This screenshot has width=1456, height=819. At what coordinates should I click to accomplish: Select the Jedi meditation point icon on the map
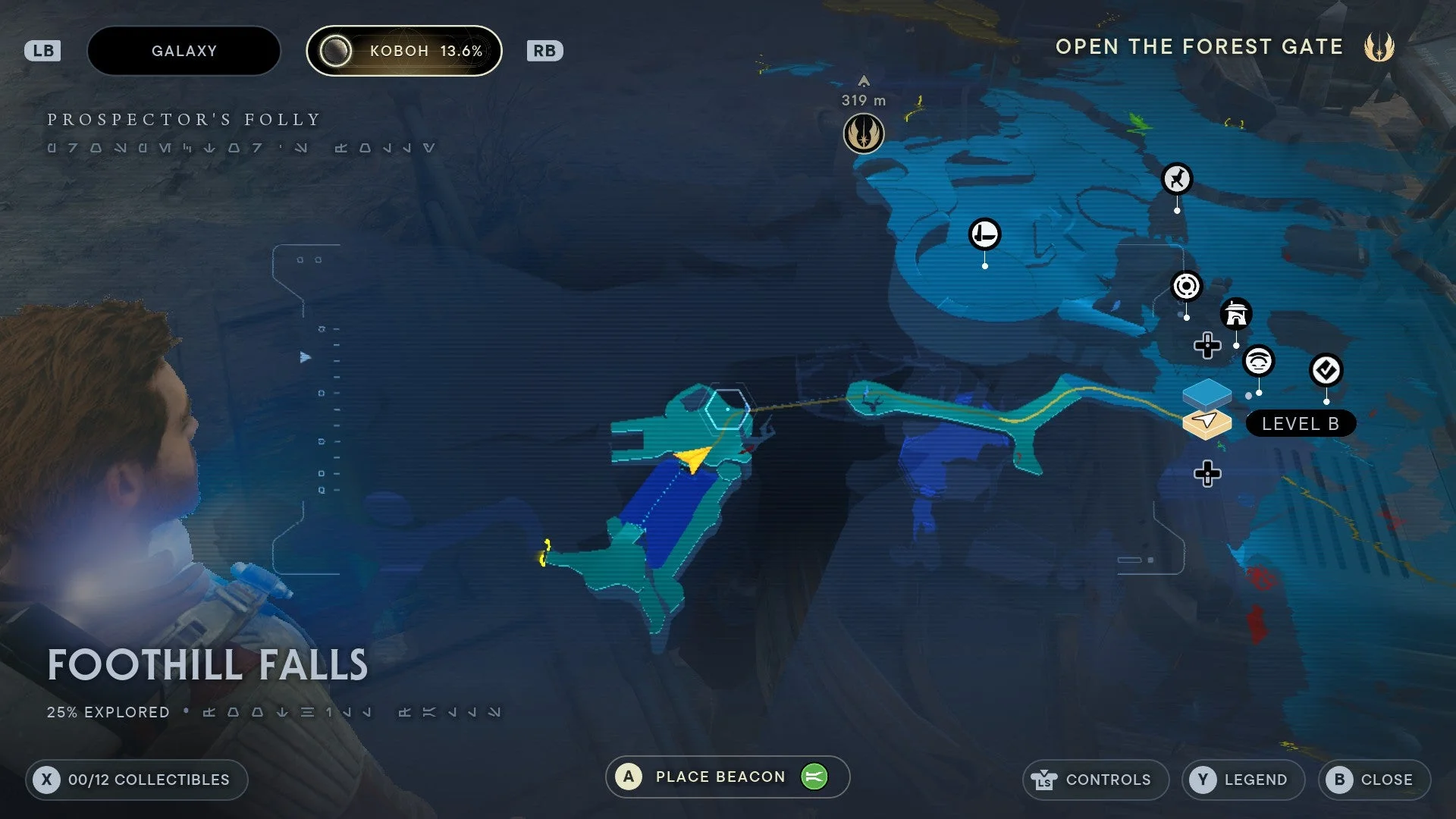[x=864, y=133]
